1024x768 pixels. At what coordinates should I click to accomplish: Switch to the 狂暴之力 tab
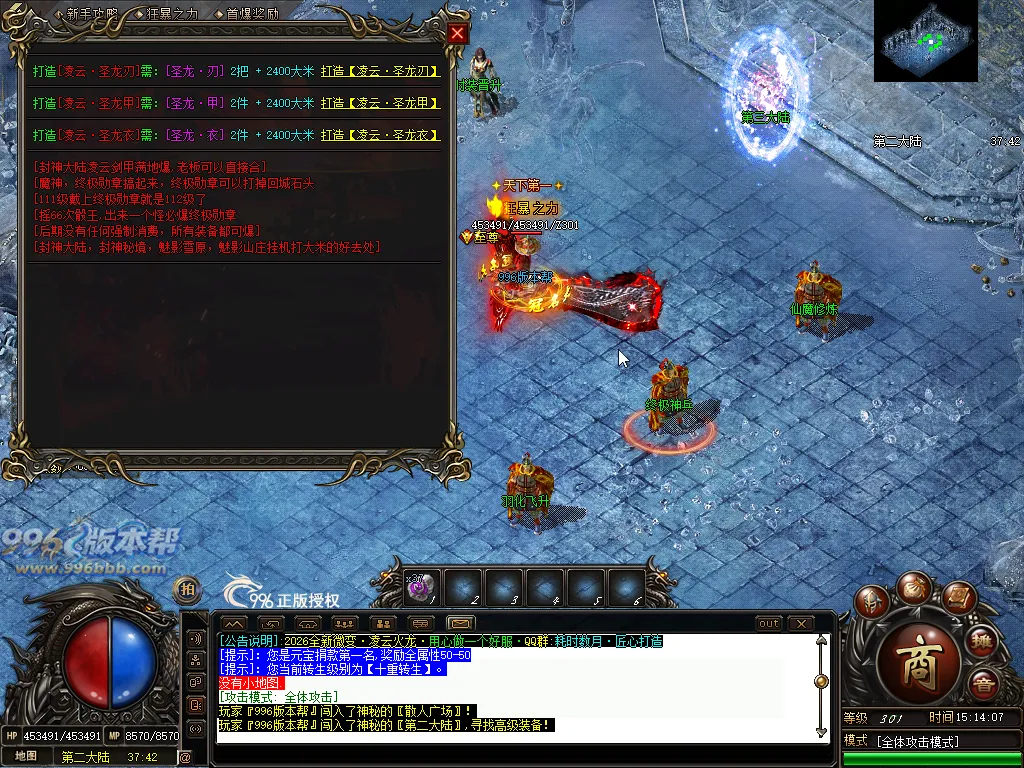click(172, 14)
